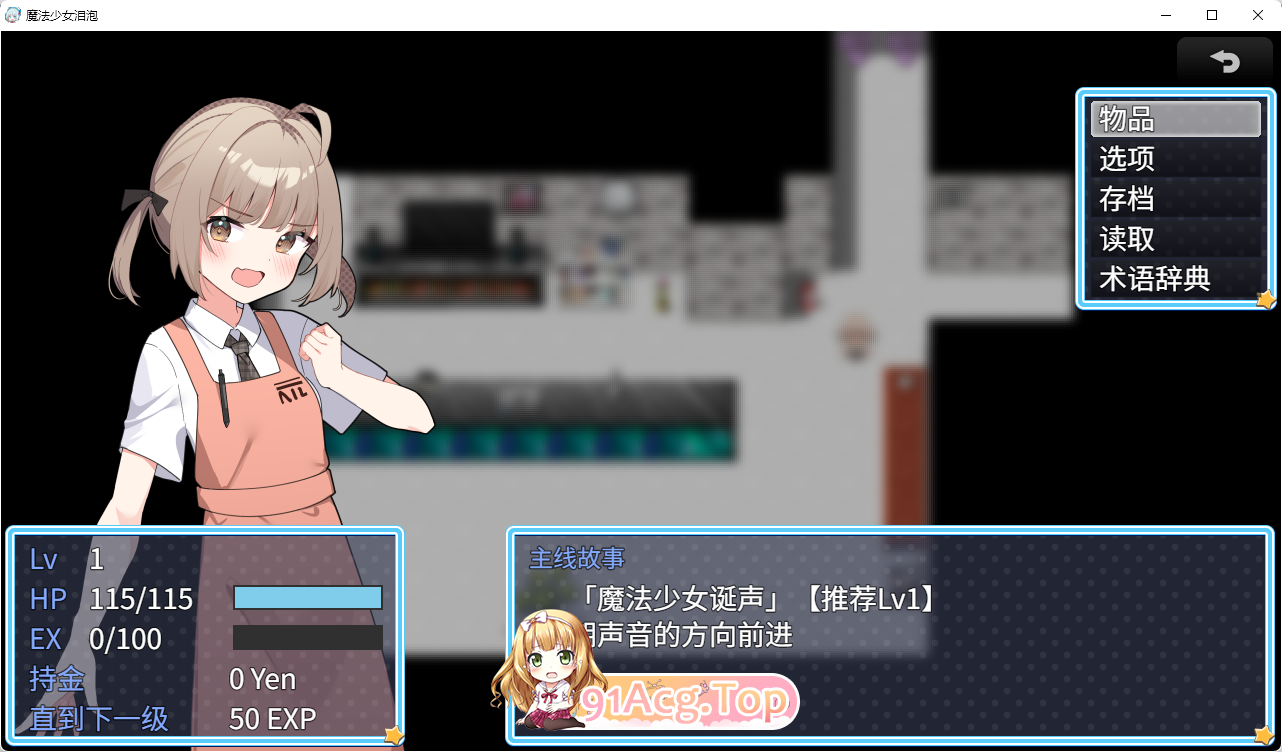Click the game icon in the title bar
The width and height of the screenshot is (1282, 752).
(12, 14)
